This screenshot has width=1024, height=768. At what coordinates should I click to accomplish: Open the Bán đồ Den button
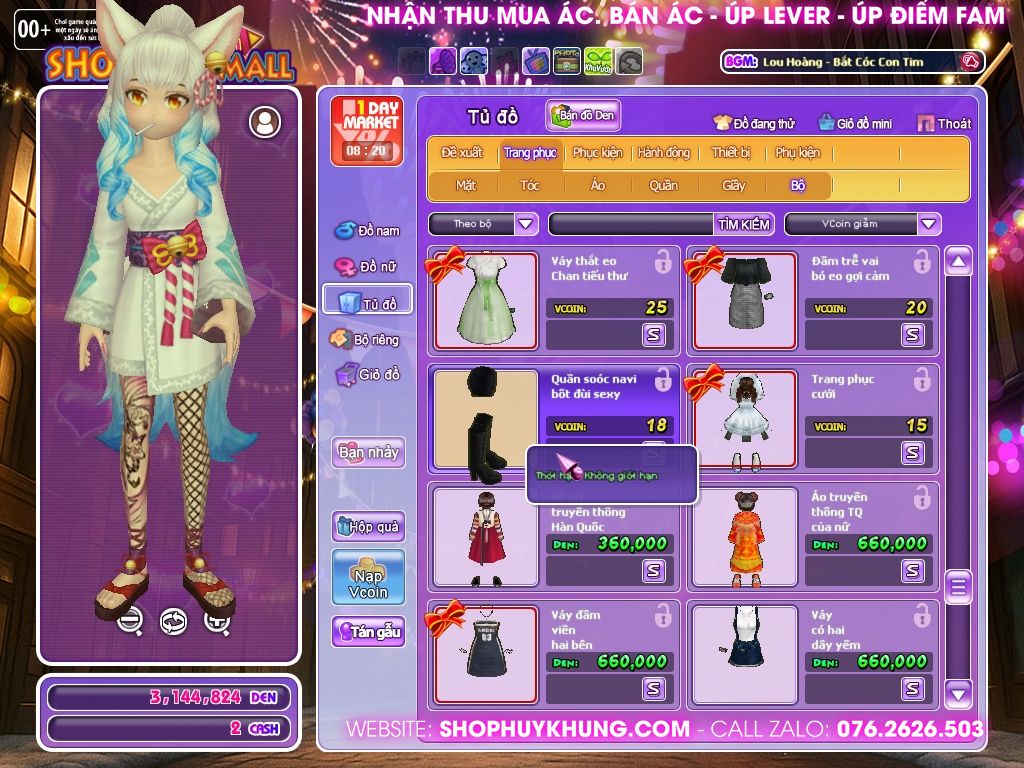pyautogui.click(x=583, y=115)
